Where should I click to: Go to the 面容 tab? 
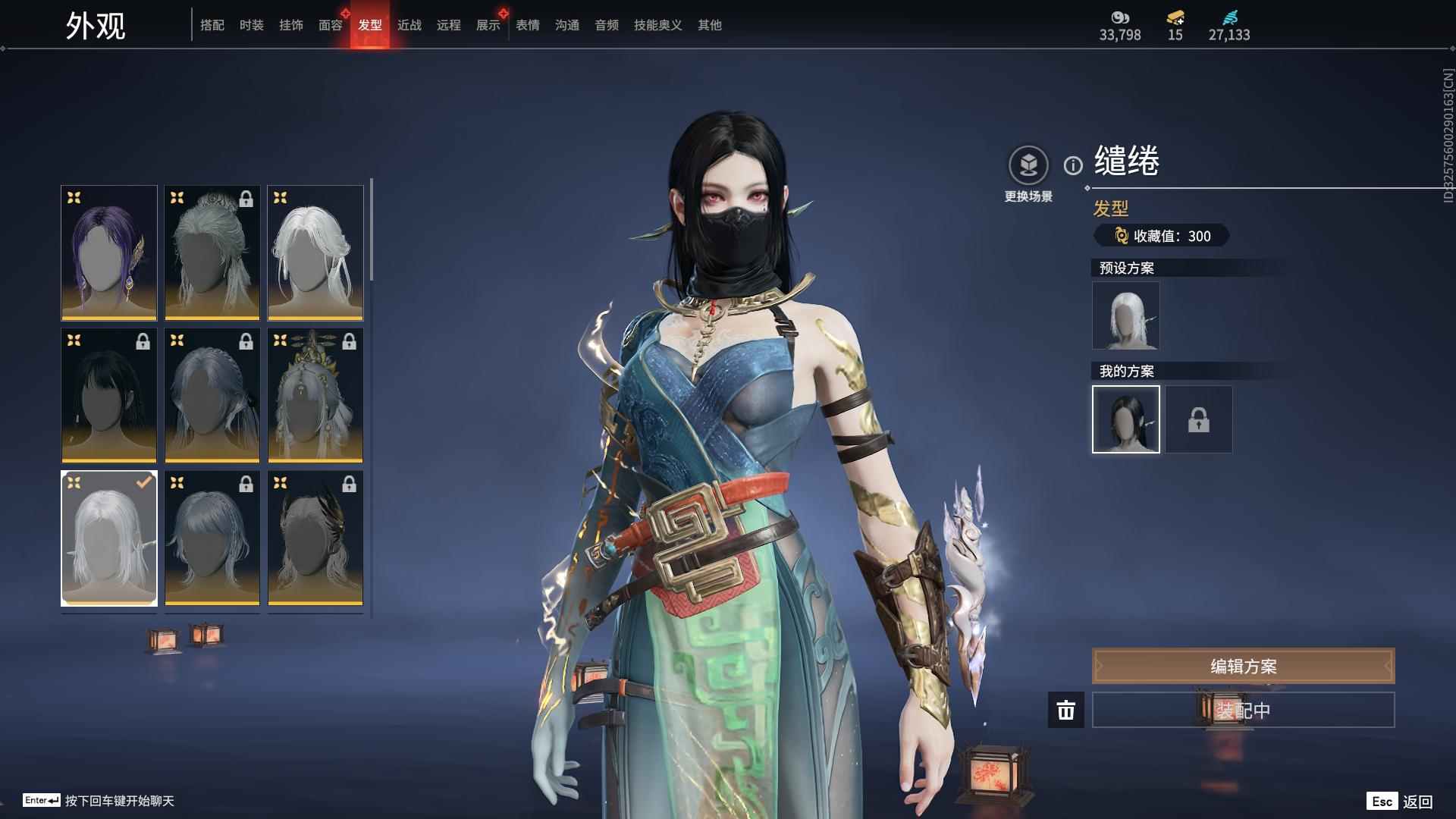pyautogui.click(x=330, y=25)
